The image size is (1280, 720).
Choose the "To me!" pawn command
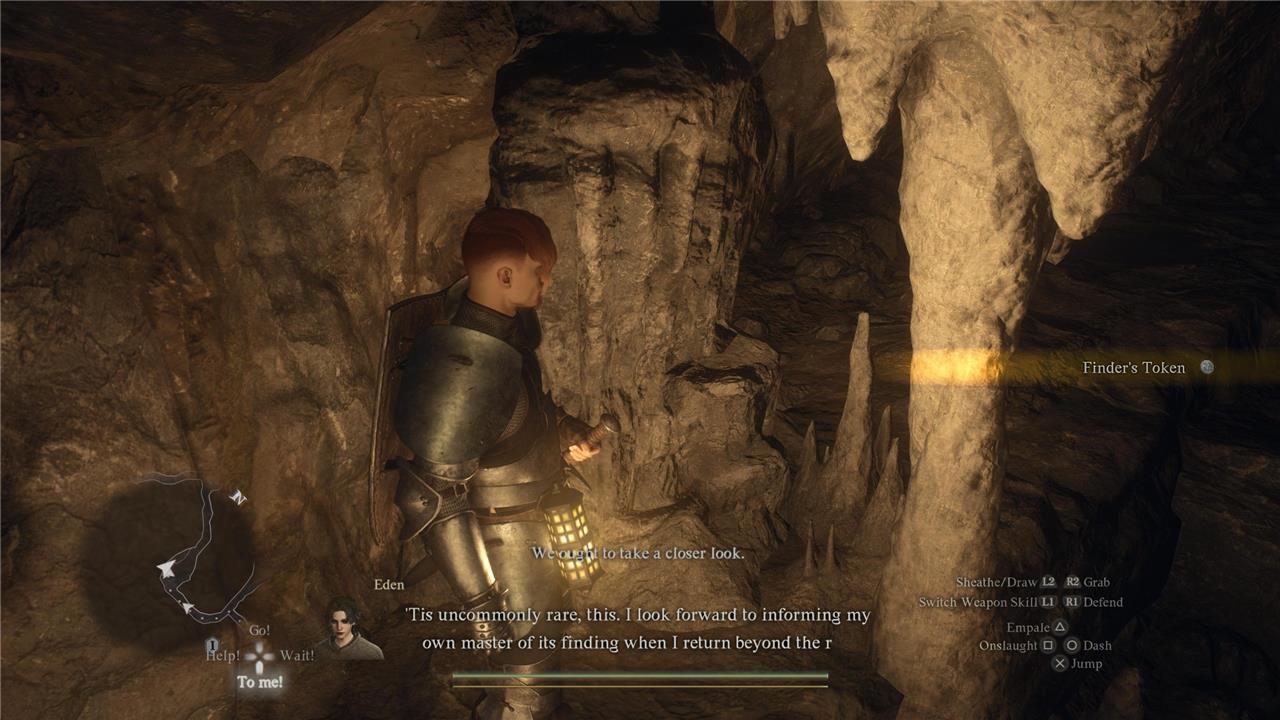pos(259,682)
